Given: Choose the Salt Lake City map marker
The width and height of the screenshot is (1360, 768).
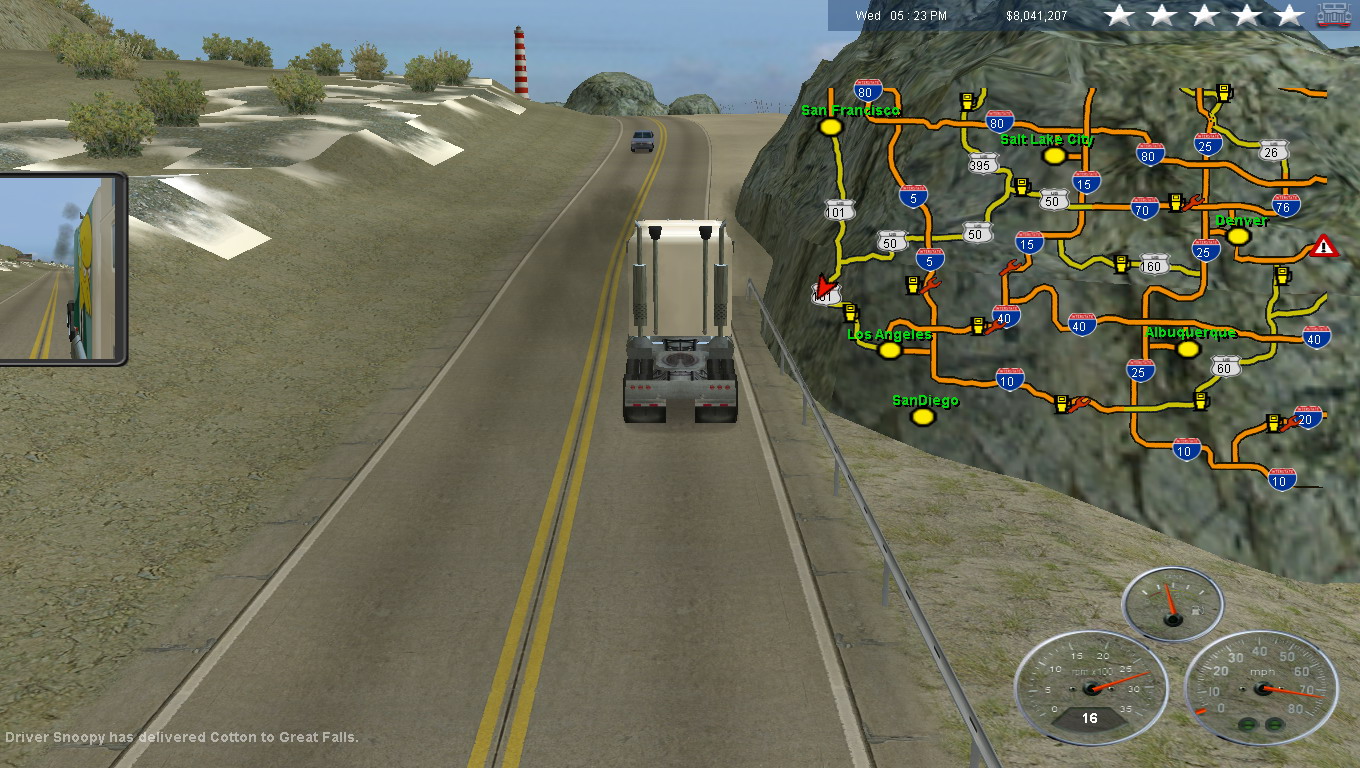Looking at the screenshot, I should point(1053,156).
